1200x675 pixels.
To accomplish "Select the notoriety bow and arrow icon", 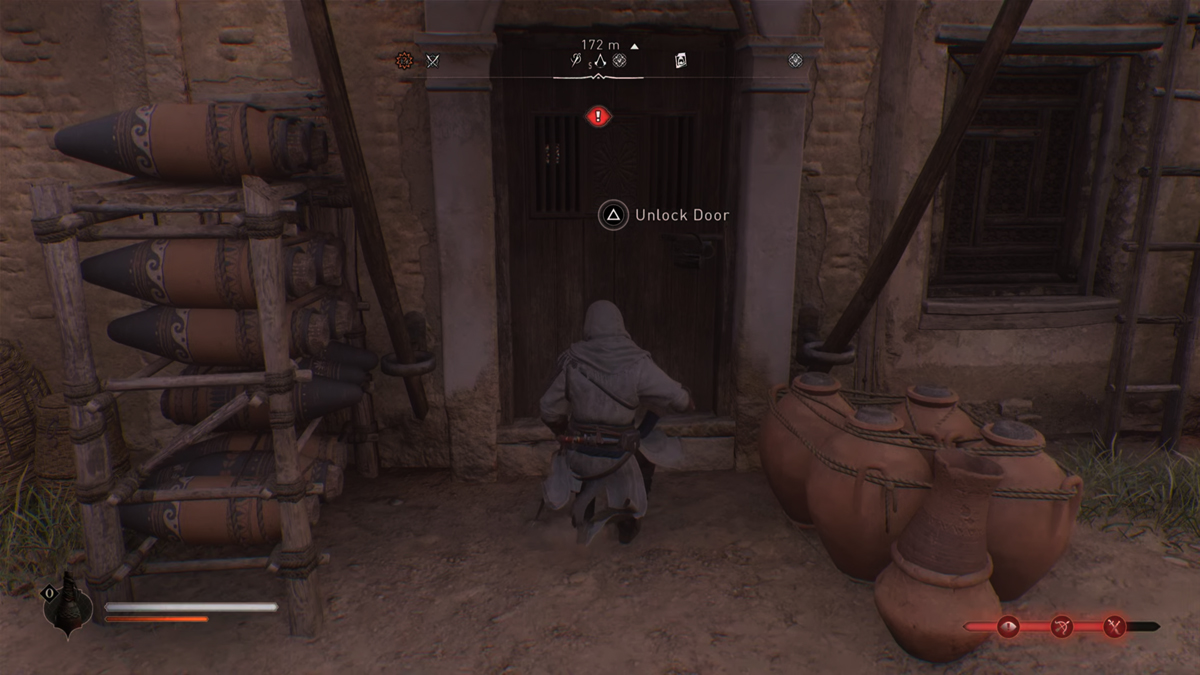I will (x=1062, y=627).
